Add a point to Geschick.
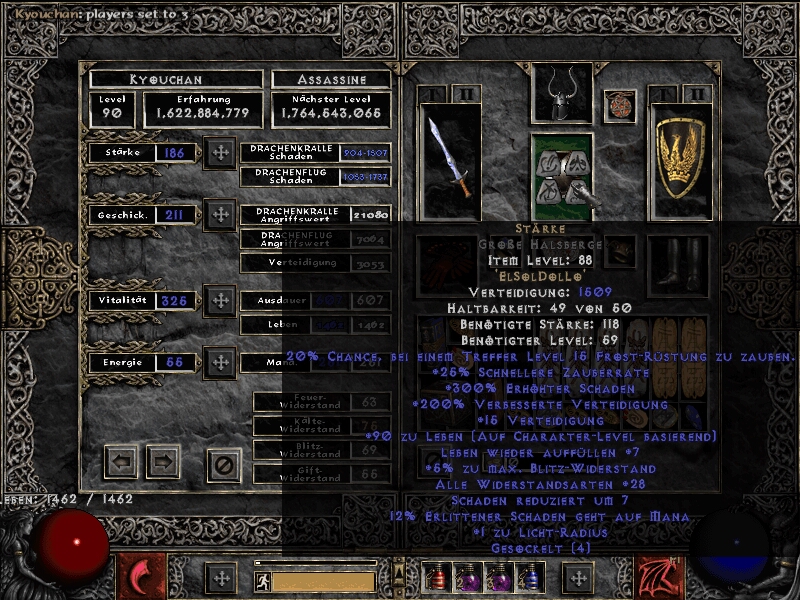The height and width of the screenshot is (600, 800). point(219,214)
